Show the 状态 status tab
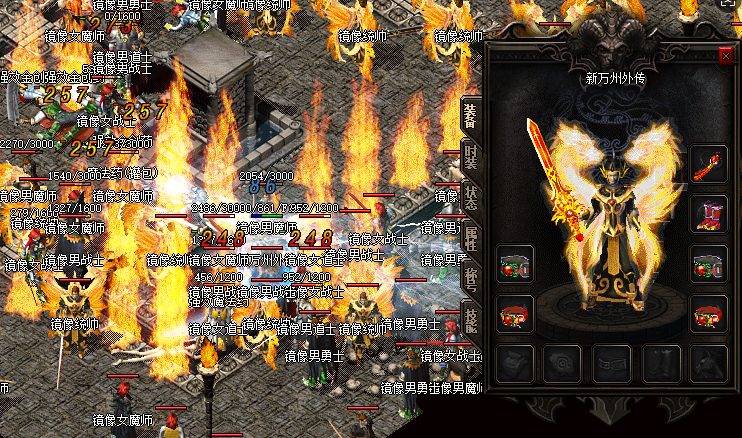The height and width of the screenshot is (438, 742). (x=470, y=196)
